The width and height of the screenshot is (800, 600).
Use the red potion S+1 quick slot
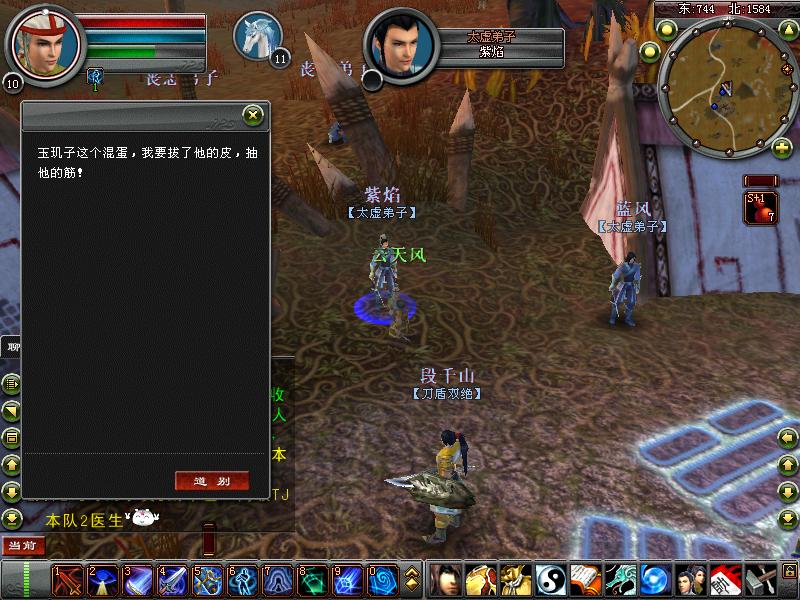click(760, 206)
